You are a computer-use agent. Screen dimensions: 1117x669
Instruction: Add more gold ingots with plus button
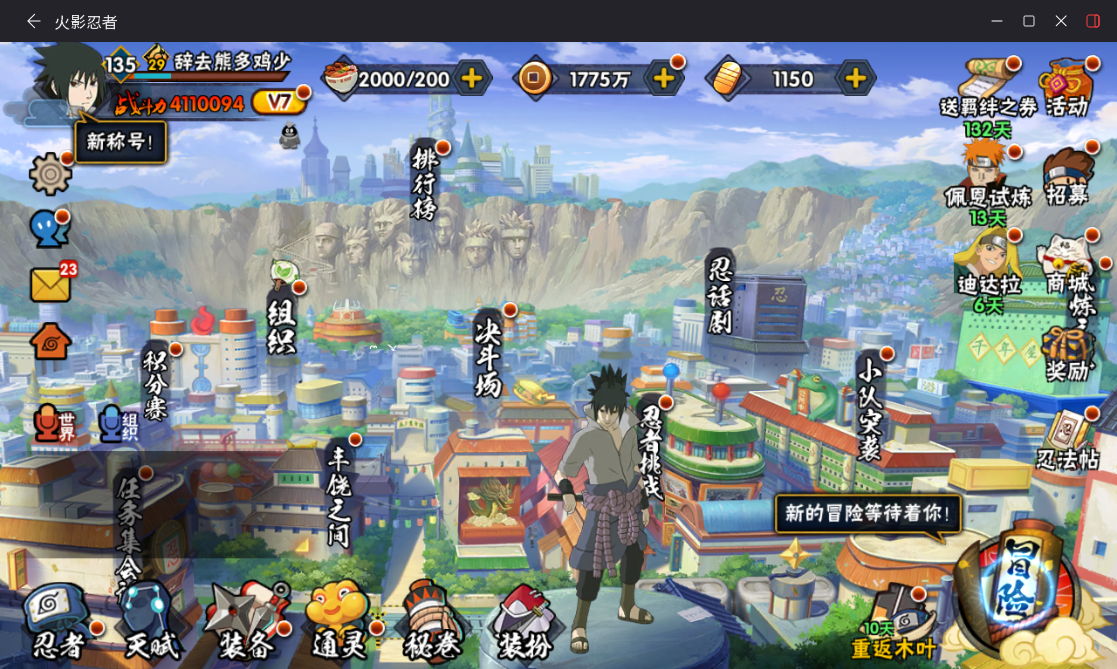coord(855,78)
